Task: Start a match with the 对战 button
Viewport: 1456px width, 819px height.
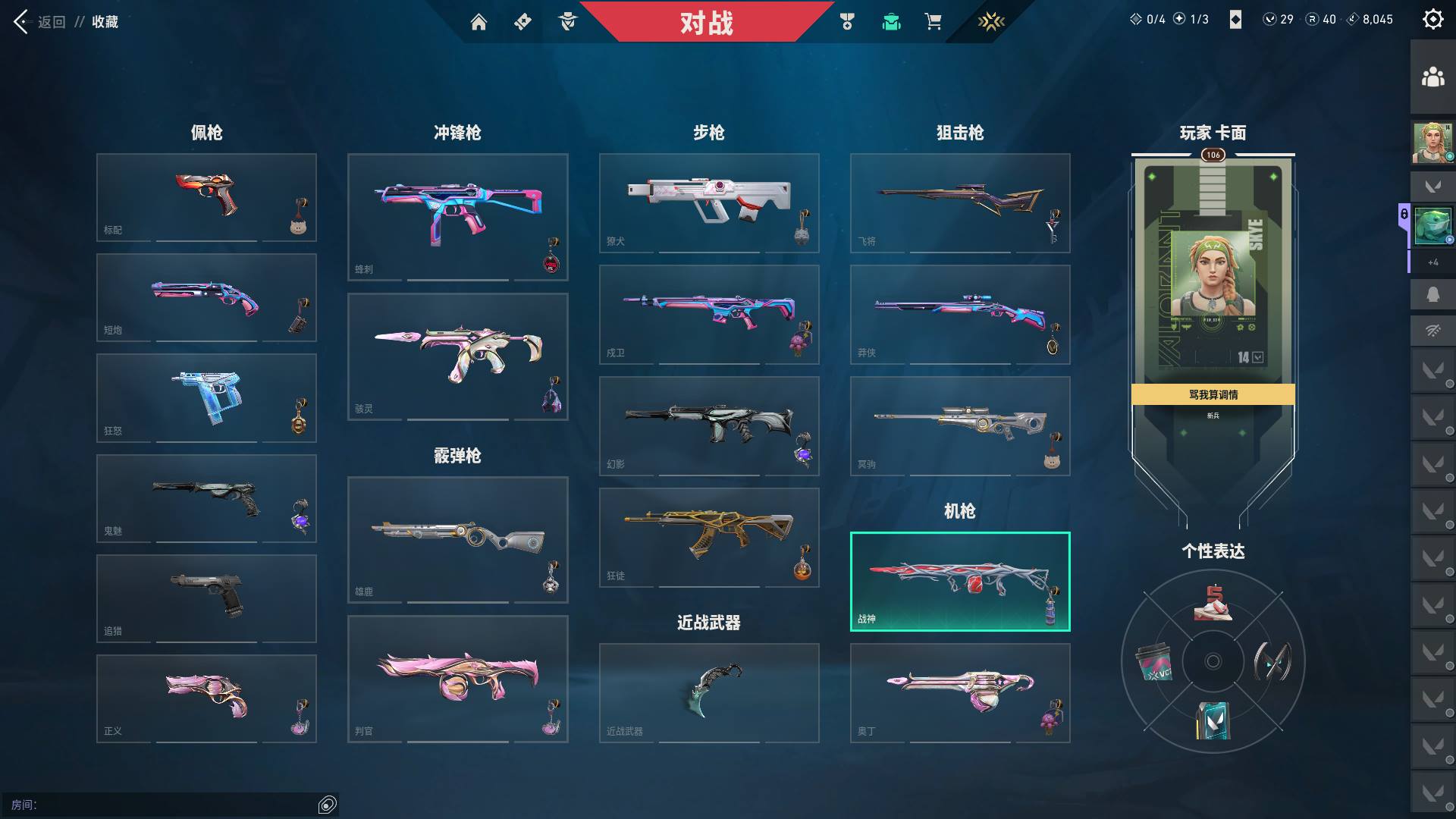Action: tap(706, 22)
